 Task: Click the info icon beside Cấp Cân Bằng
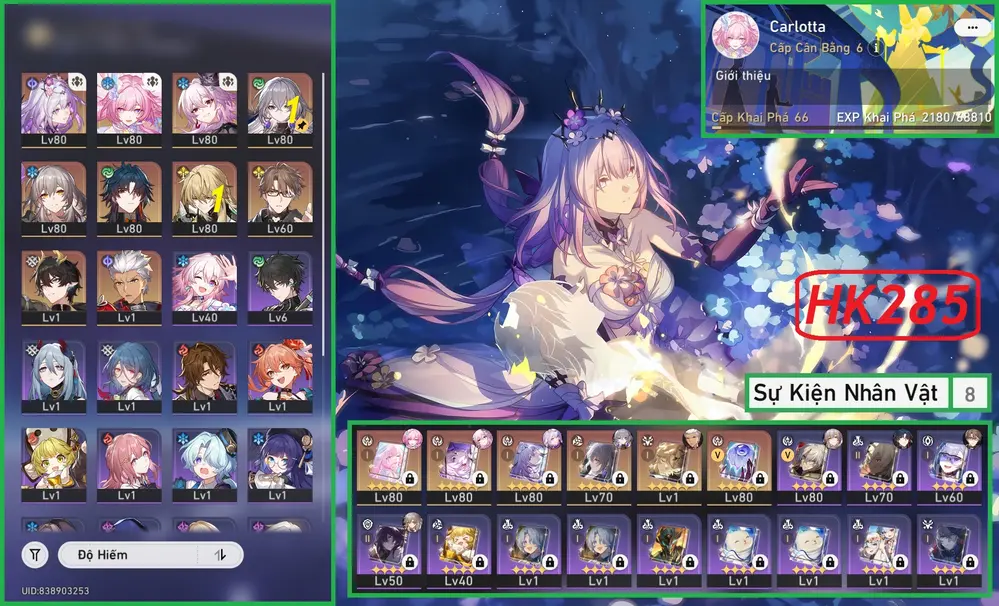877,47
